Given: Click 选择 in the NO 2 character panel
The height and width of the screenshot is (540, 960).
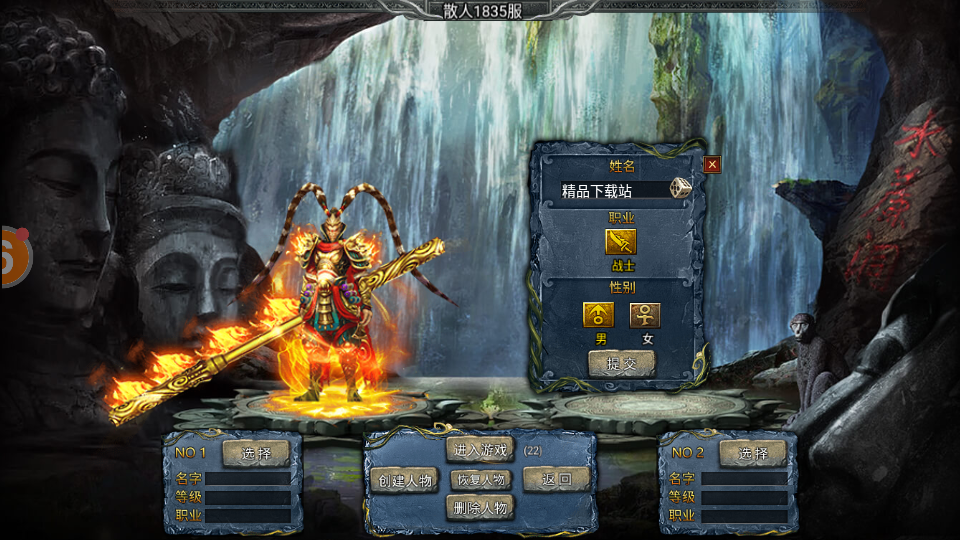Looking at the screenshot, I should pos(752,453).
